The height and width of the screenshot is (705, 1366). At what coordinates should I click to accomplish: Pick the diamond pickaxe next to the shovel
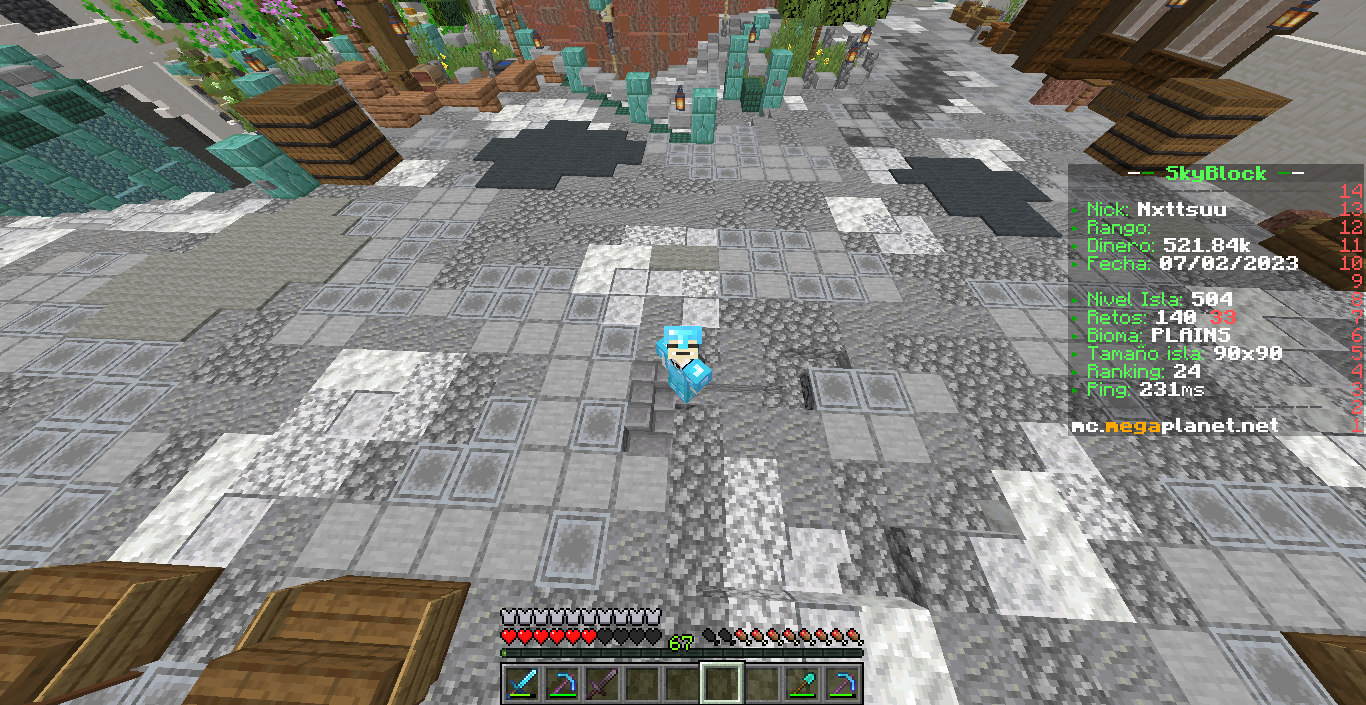[x=842, y=684]
